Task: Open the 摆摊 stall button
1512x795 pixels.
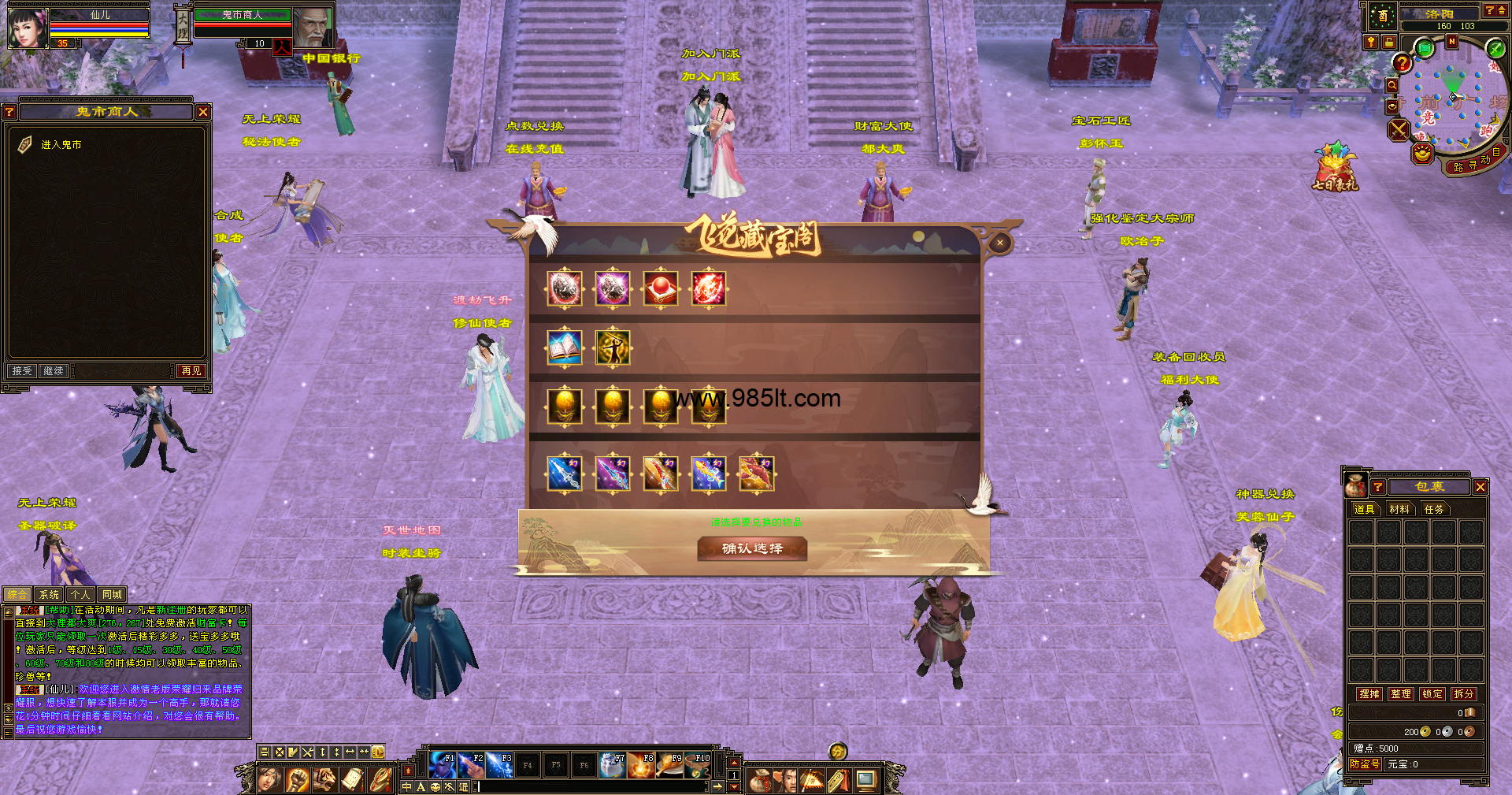Action: pos(1369,694)
